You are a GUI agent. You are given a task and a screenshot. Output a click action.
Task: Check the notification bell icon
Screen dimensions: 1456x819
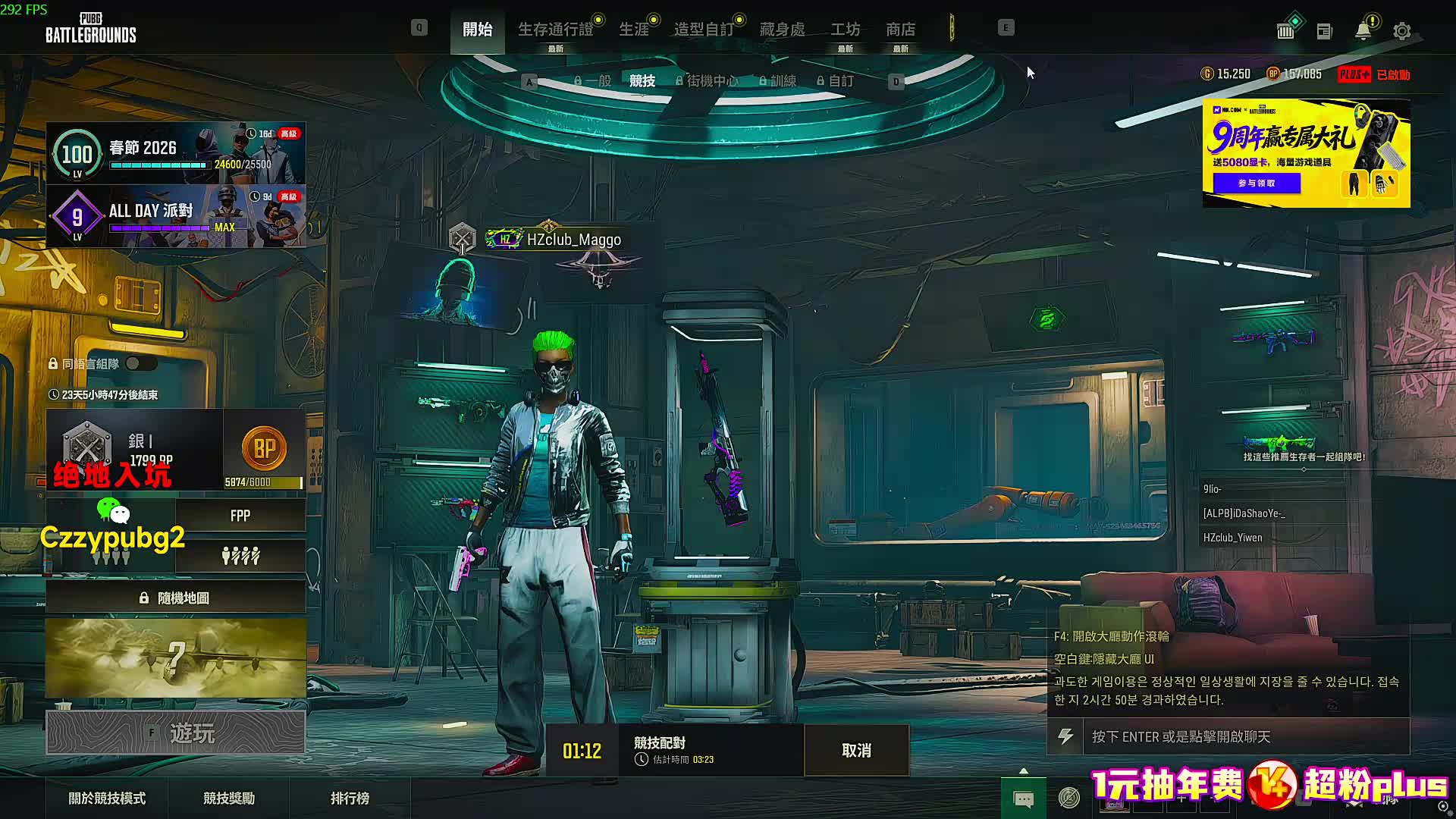click(1363, 31)
